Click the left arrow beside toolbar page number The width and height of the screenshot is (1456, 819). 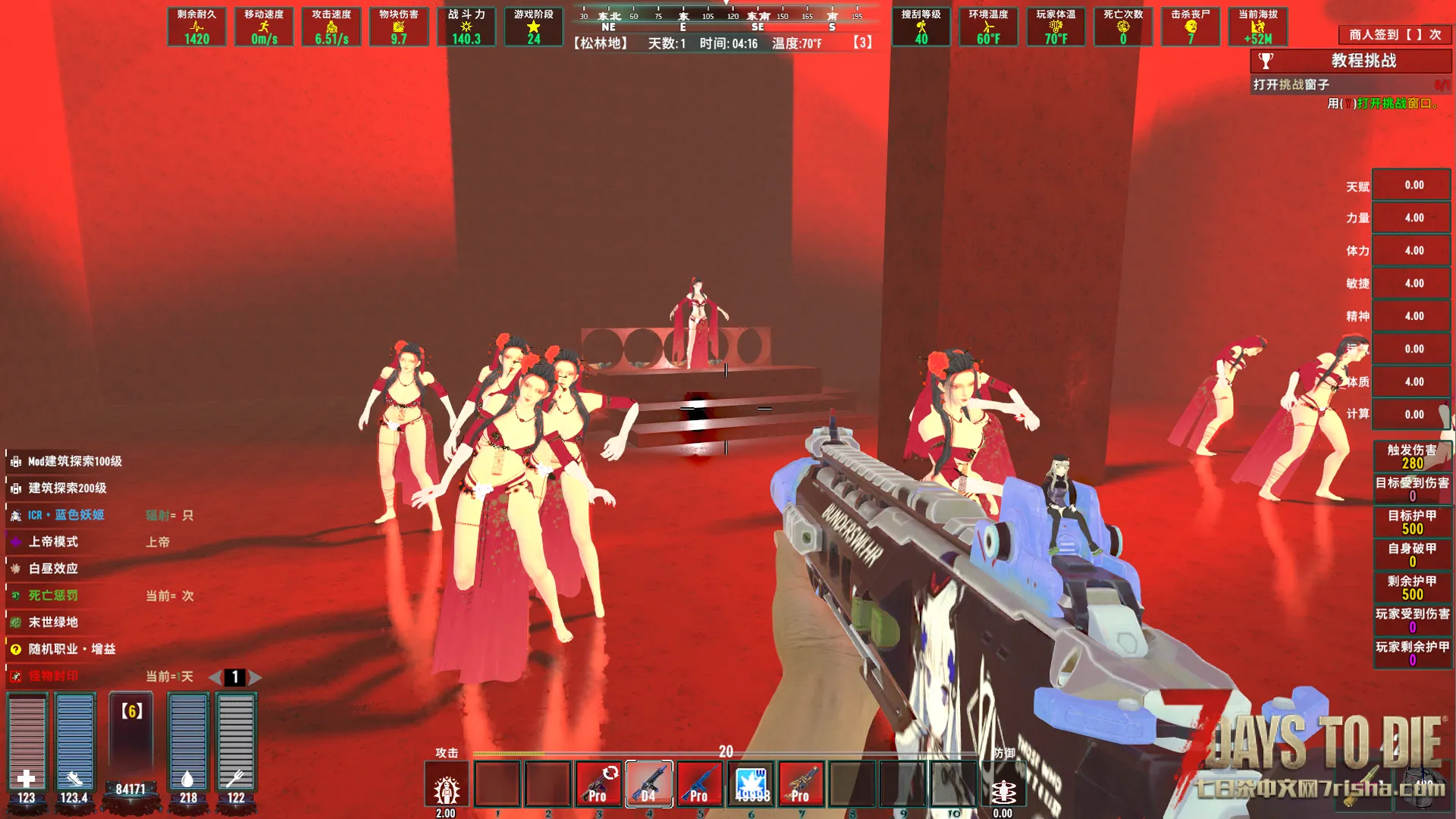(215, 677)
